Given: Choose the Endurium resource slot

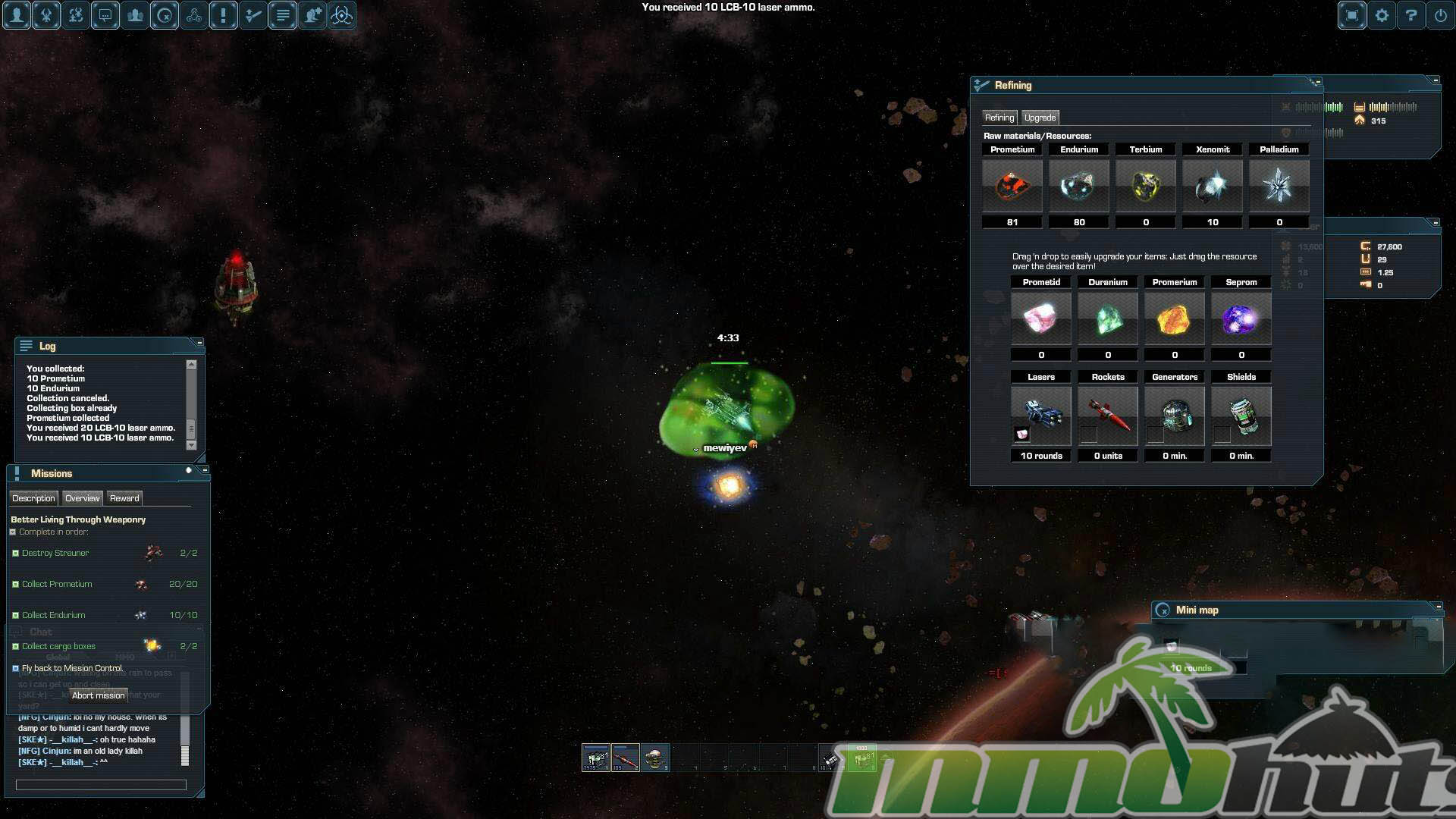Looking at the screenshot, I should (x=1079, y=186).
